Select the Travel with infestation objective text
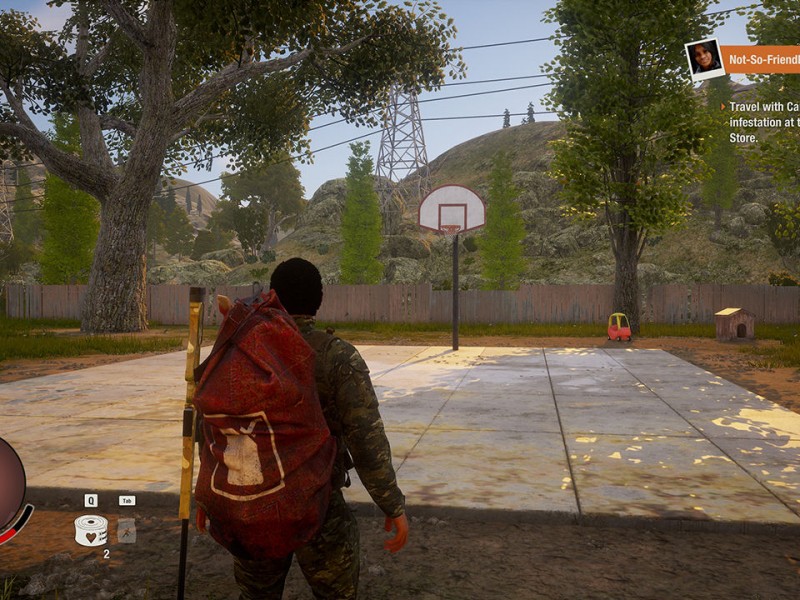This screenshot has width=800, height=600. (x=764, y=122)
